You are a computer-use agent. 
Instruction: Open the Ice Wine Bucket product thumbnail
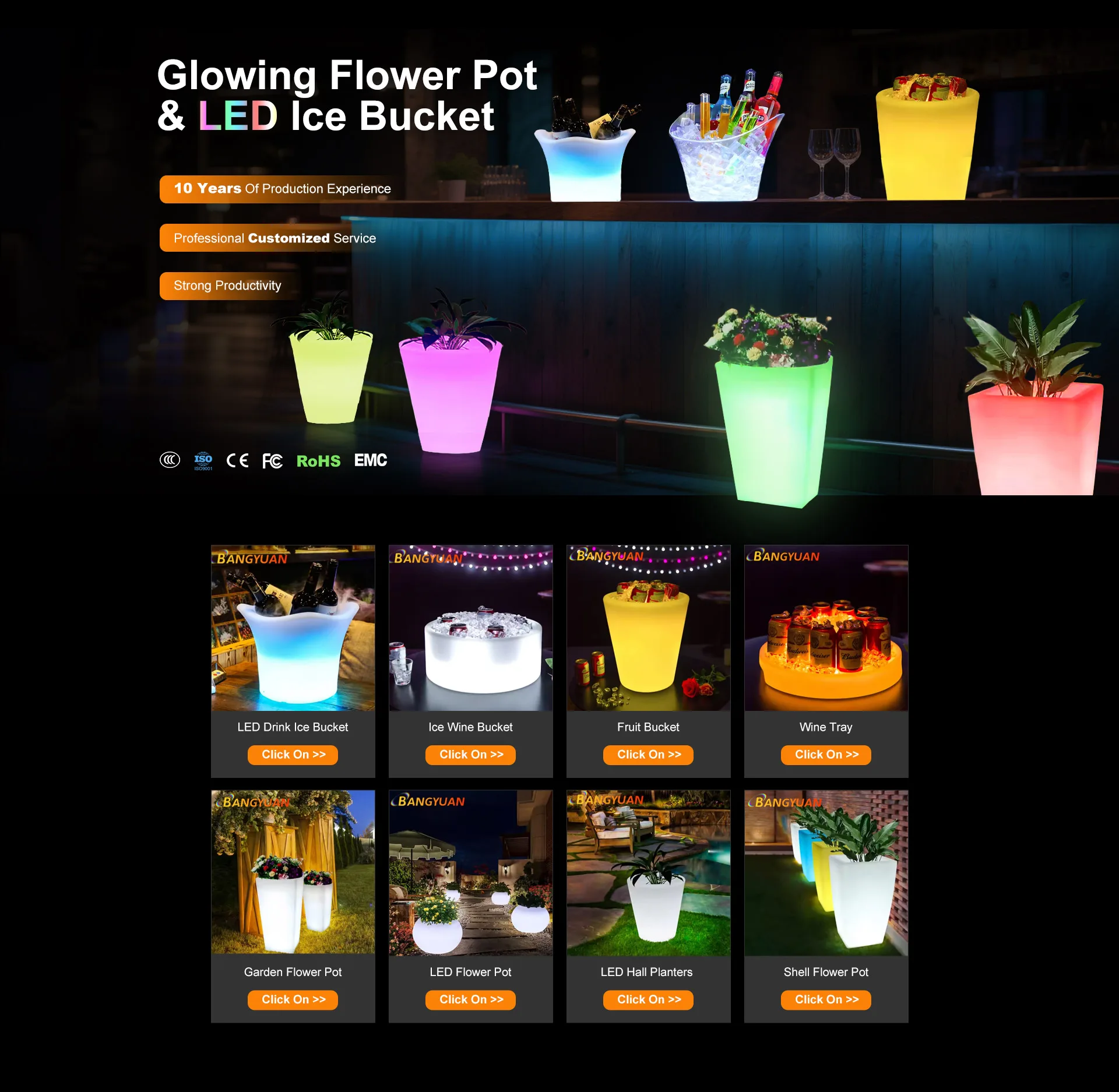coord(470,628)
